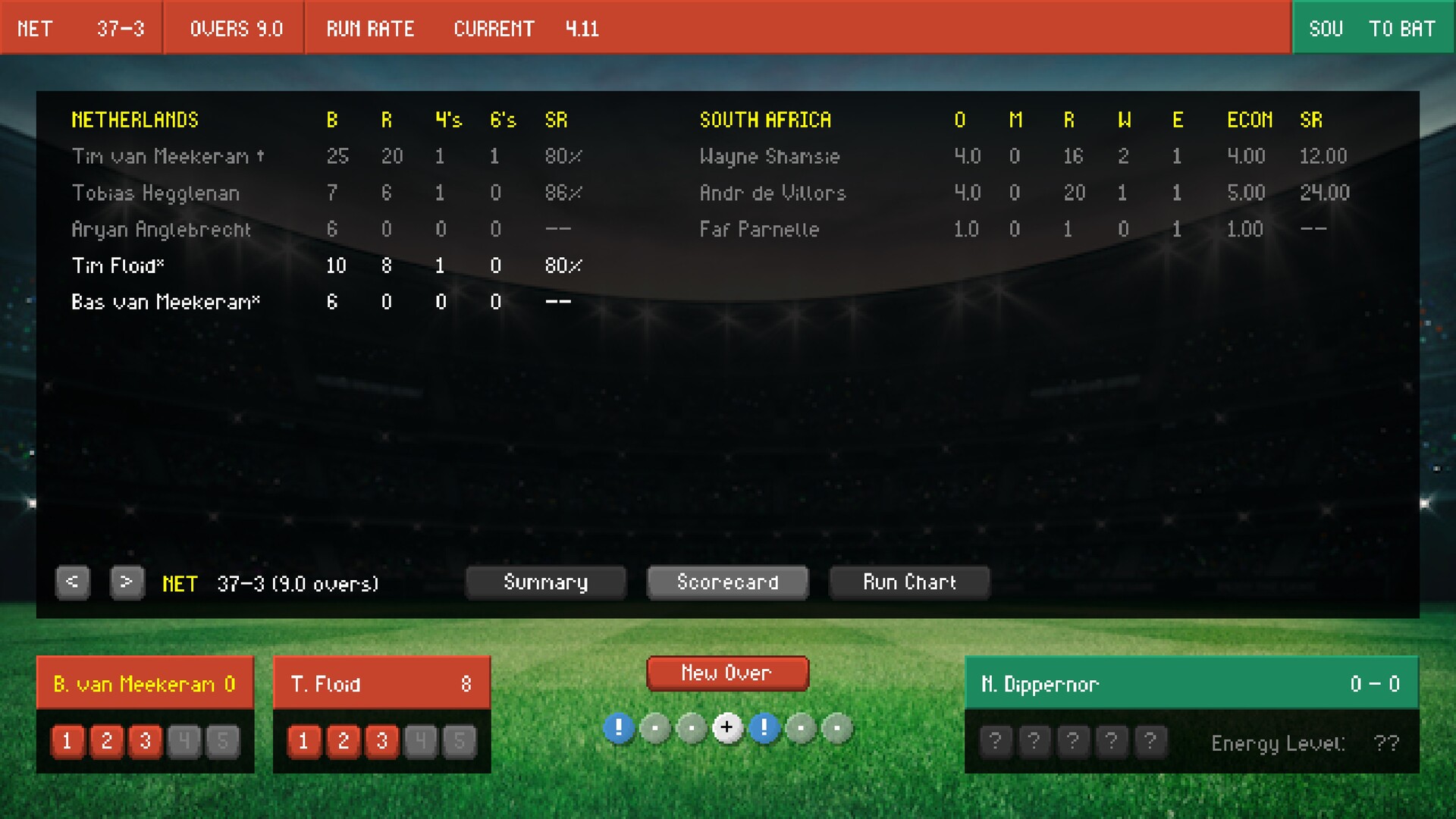
Task: Open the match Summary
Action: pyautogui.click(x=545, y=582)
